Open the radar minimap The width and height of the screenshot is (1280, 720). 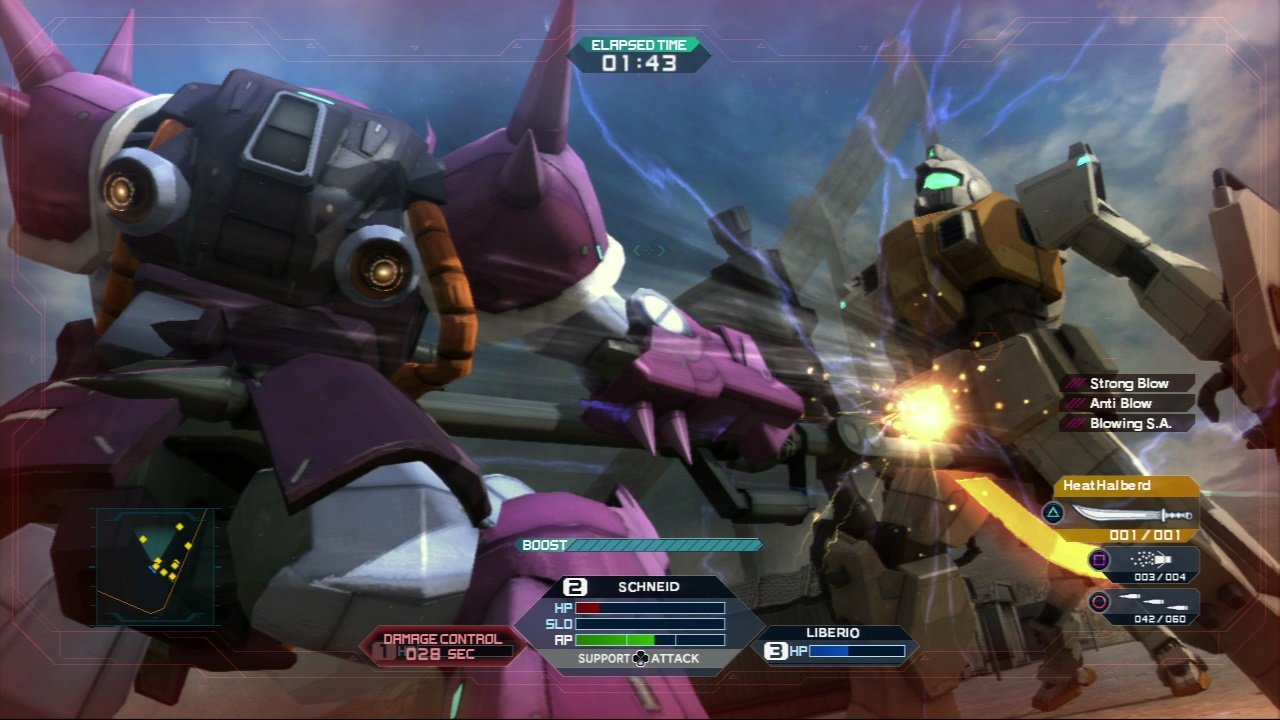(155, 565)
